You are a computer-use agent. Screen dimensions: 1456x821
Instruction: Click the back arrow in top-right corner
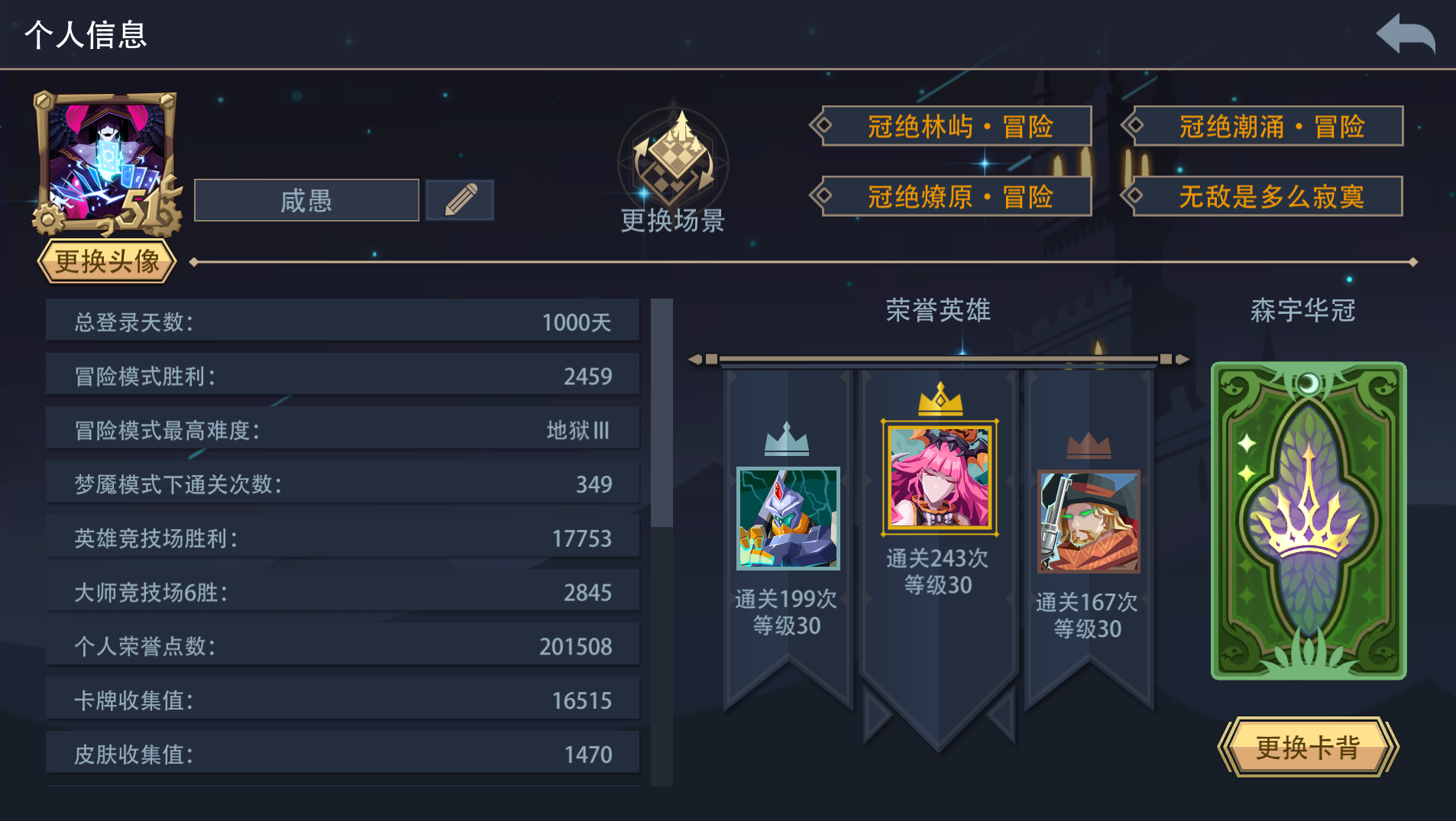tap(1407, 34)
